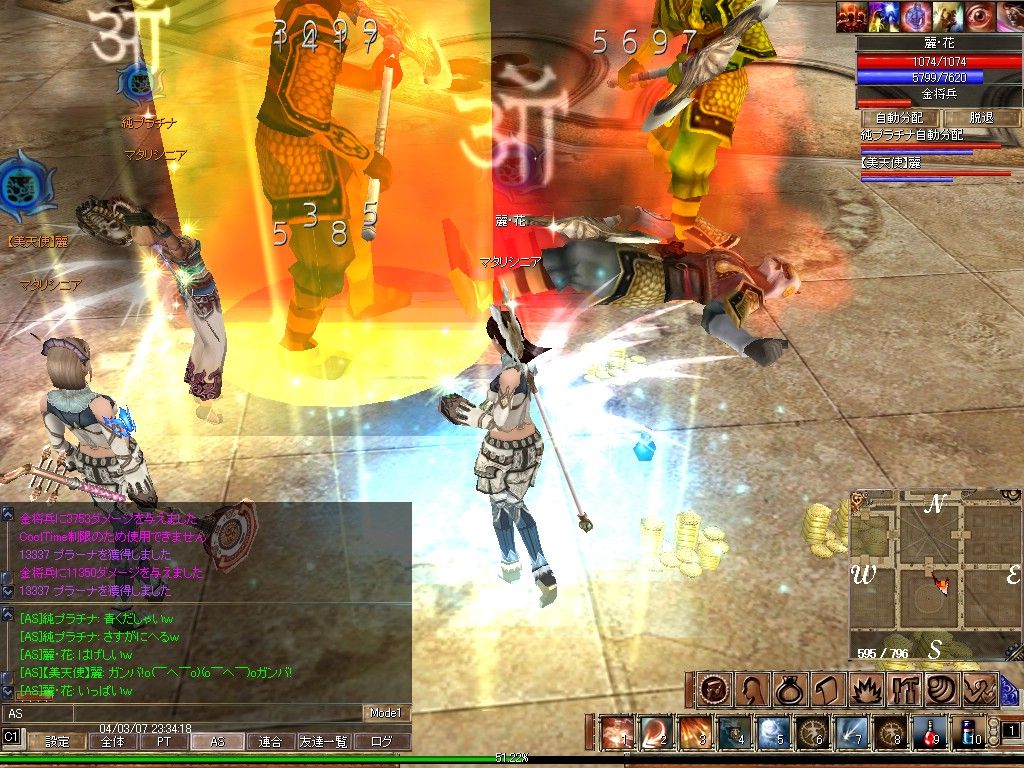Screen dimensions: 1024x768
Task: Leave the party with 脱退
Action: [982, 118]
